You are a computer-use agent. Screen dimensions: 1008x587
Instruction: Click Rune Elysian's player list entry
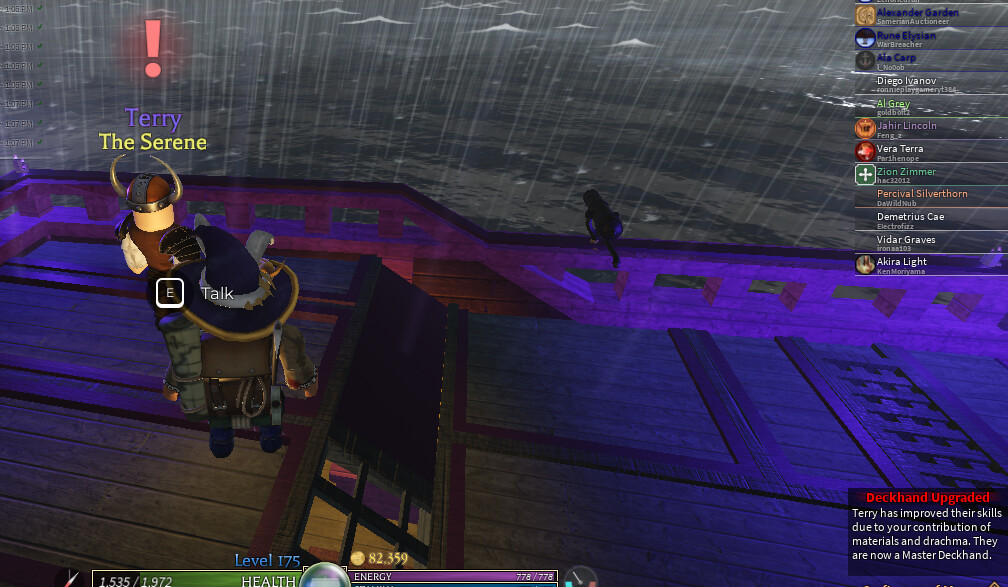(906, 37)
